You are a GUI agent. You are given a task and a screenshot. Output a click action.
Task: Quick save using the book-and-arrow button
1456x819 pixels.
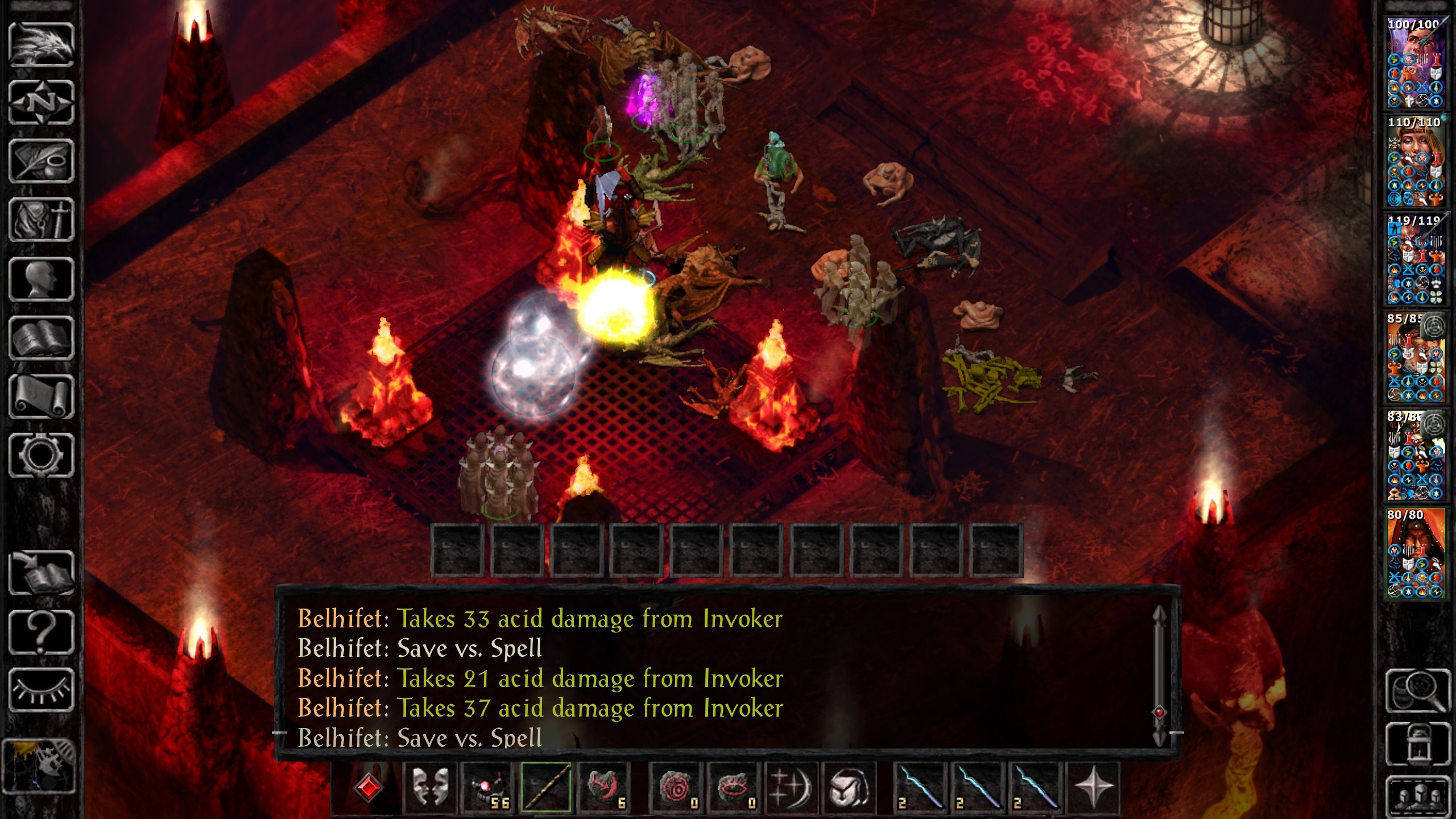tap(41, 573)
